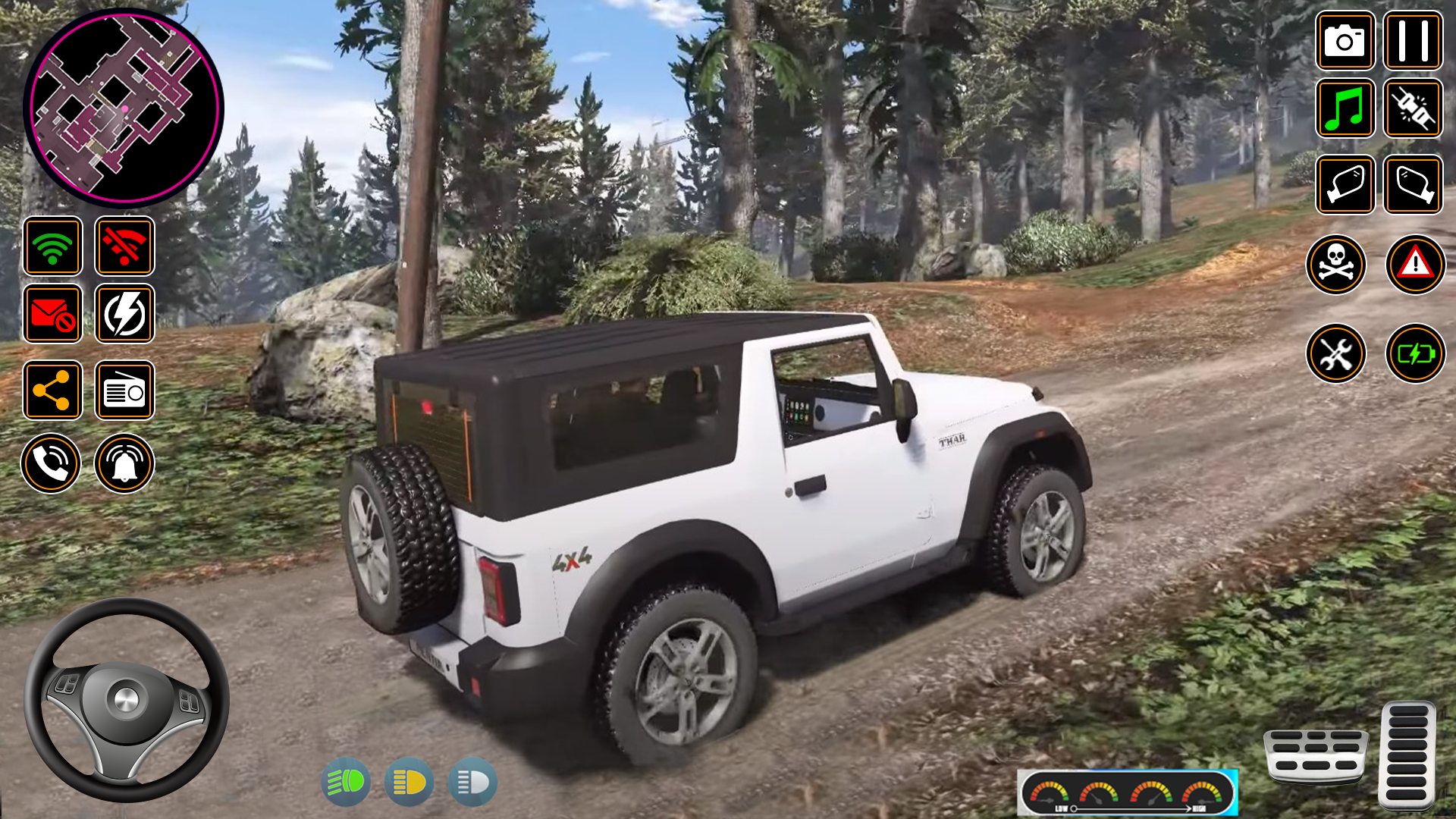Image resolution: width=1456 pixels, height=819 pixels.
Task: Click the skull danger icon
Action: [1337, 264]
